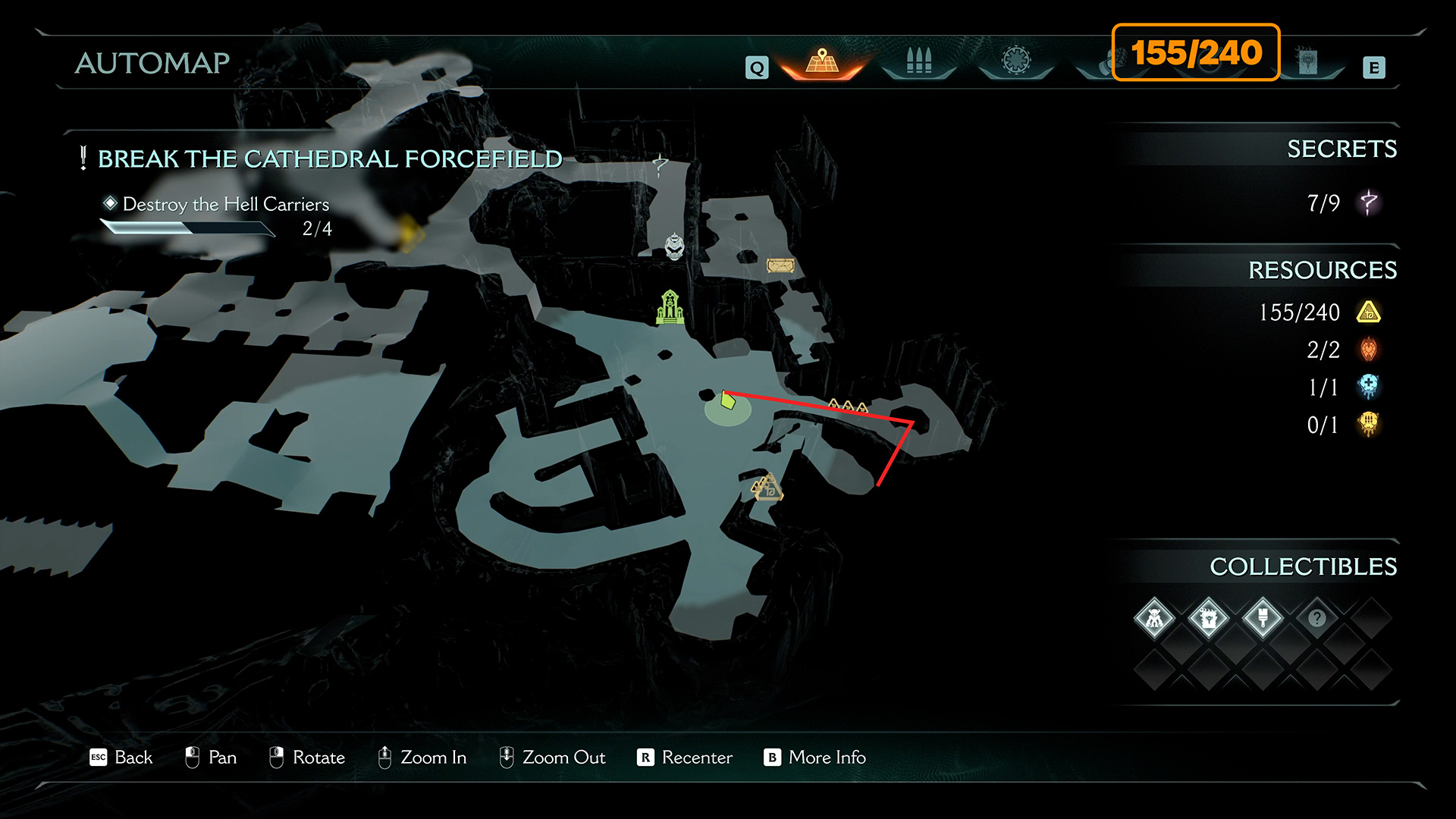Select the green shrine marker on the map
1456x819 pixels.
pyautogui.click(x=670, y=307)
